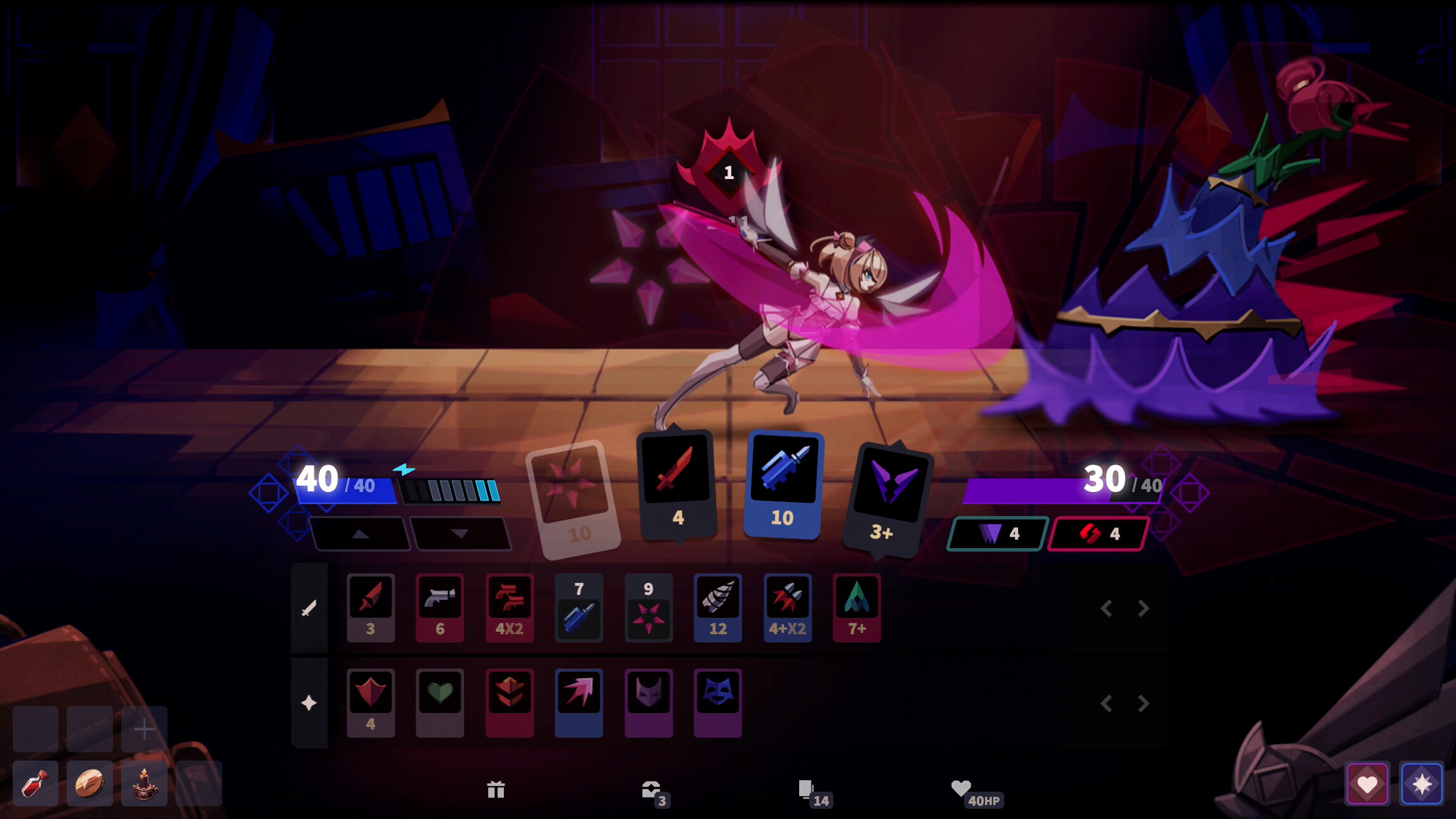The image size is (1456, 819).
Task: Use the coin consumable item
Action: point(89,783)
